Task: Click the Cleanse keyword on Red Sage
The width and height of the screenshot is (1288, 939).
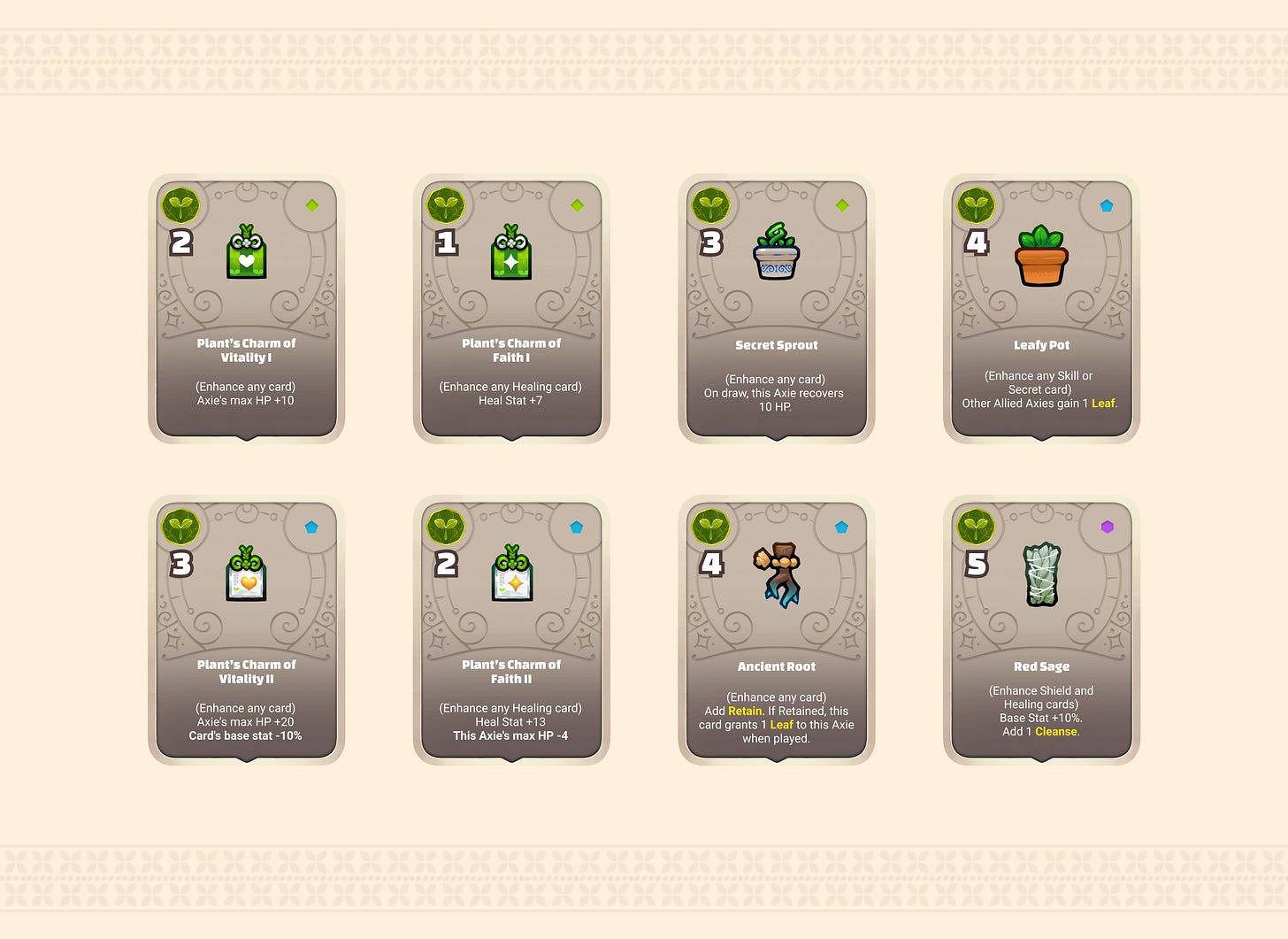Action: tap(1055, 731)
